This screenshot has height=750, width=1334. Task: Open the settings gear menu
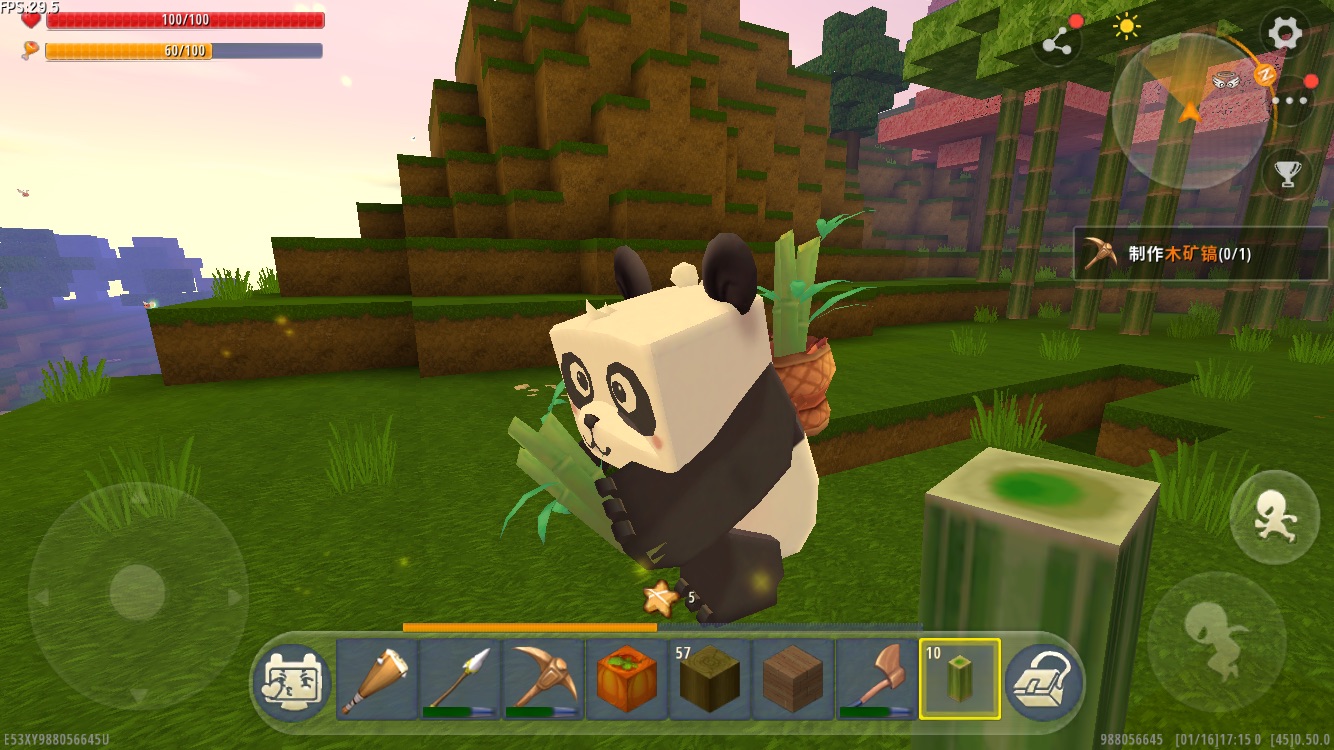pyautogui.click(x=1285, y=34)
